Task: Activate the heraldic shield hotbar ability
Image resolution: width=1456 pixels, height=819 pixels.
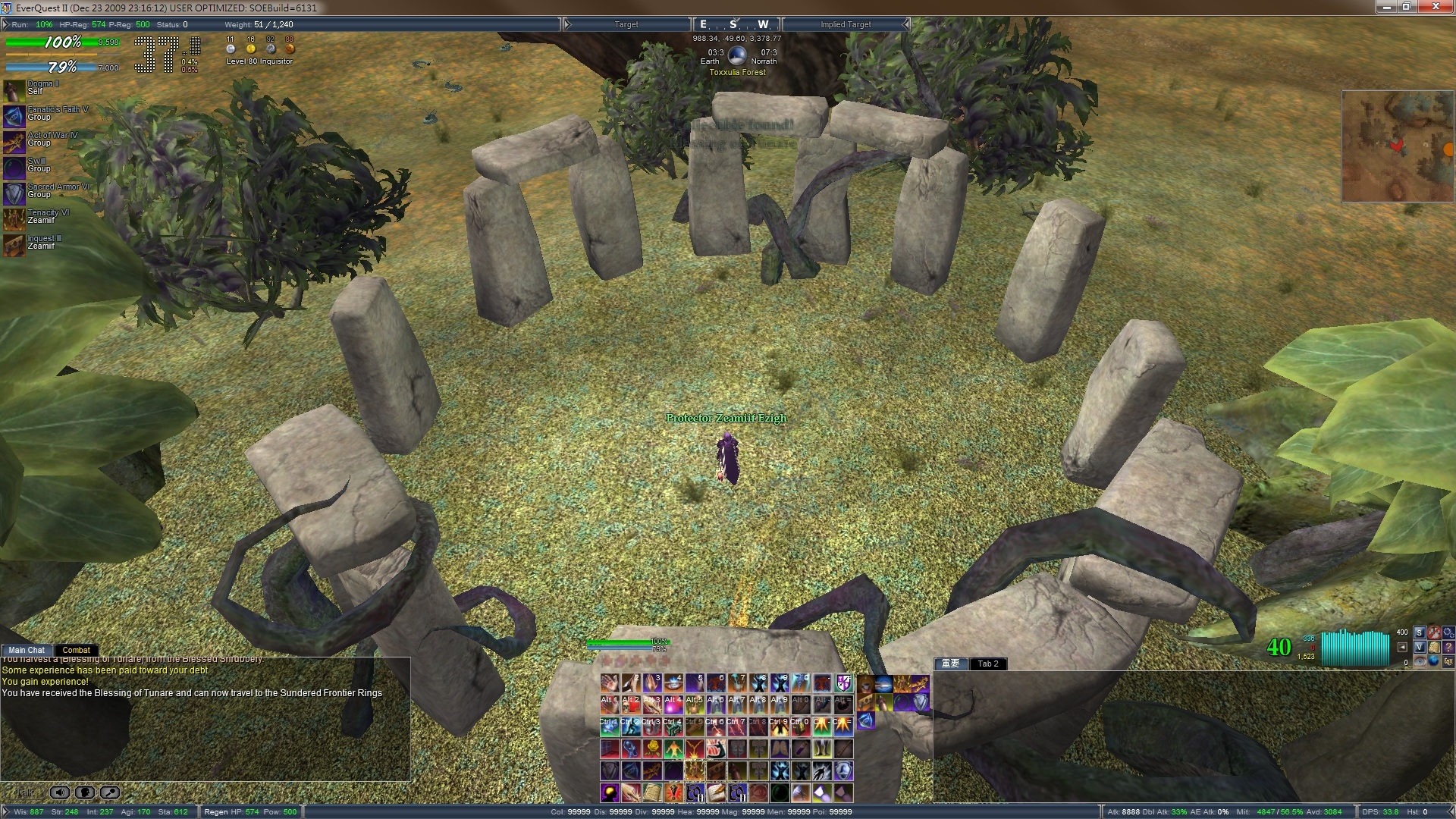Action: pos(843,684)
